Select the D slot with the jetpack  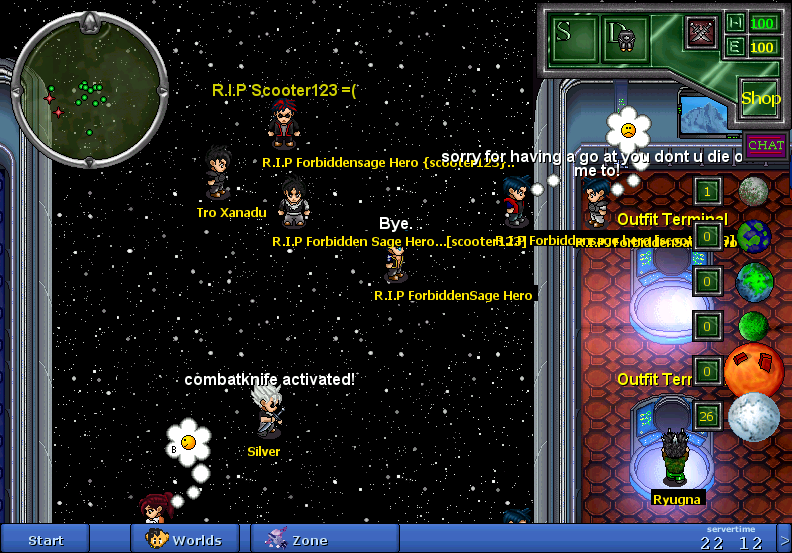coord(621,36)
